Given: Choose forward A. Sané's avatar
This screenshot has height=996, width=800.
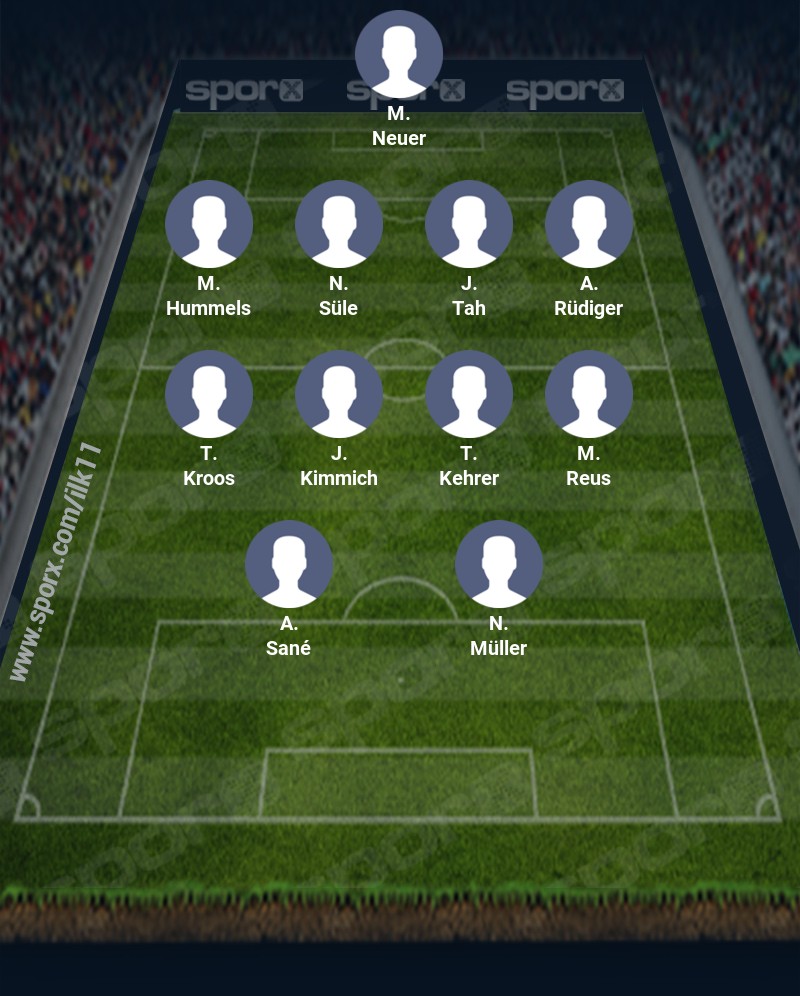Looking at the screenshot, I should click(x=289, y=564).
